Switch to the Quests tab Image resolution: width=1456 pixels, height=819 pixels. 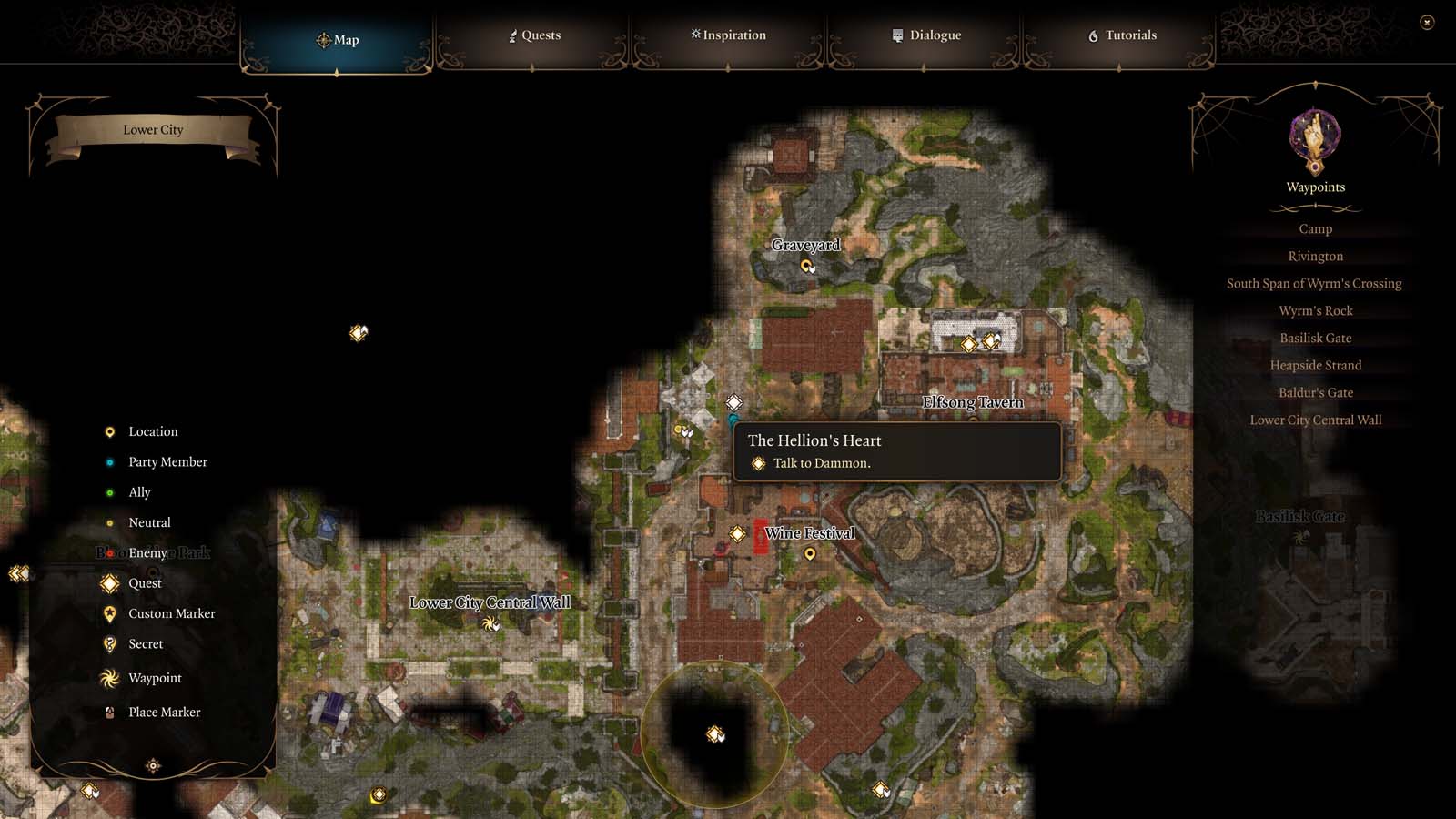point(535,35)
